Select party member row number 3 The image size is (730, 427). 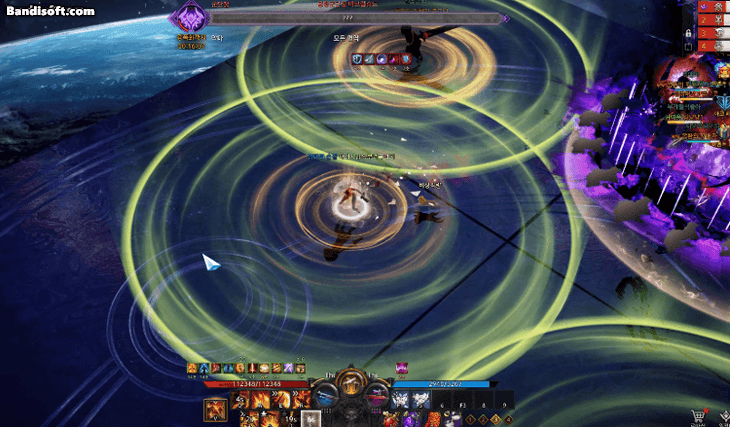click(x=702, y=32)
